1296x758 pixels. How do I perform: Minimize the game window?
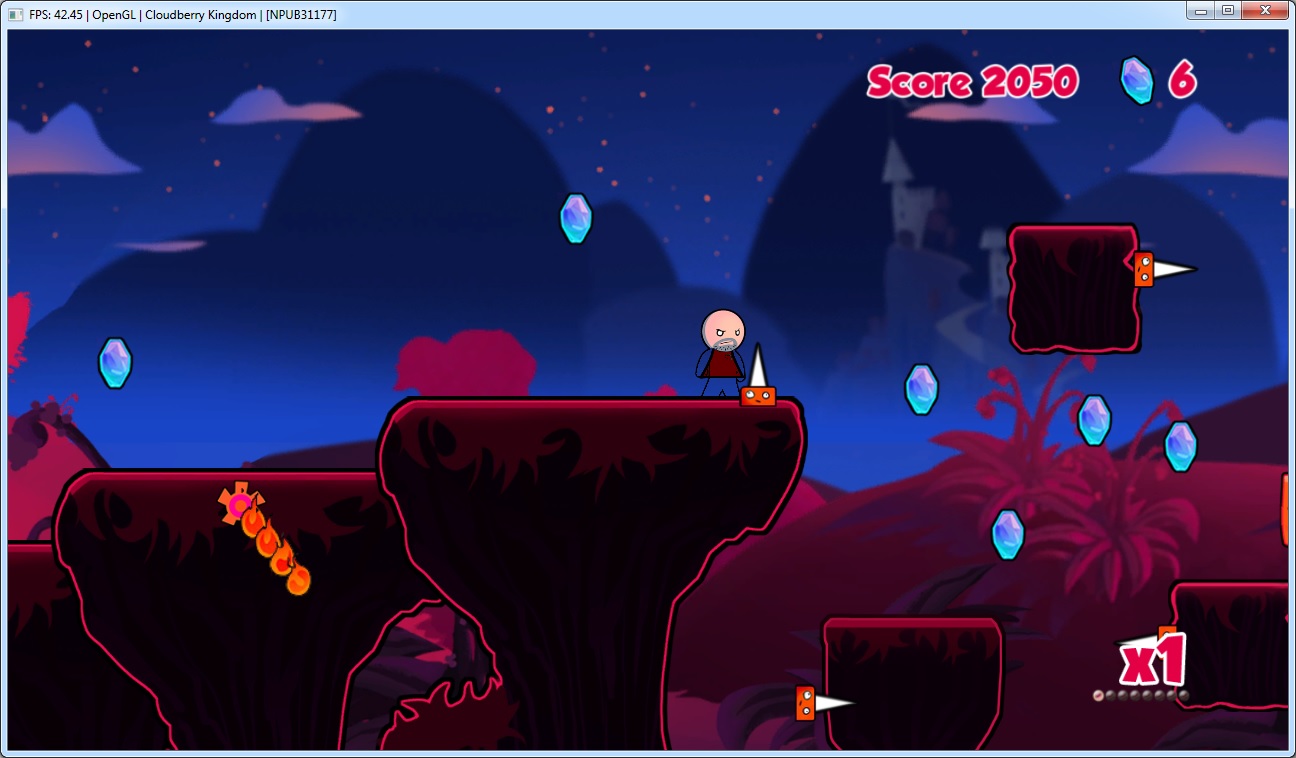coord(1200,10)
